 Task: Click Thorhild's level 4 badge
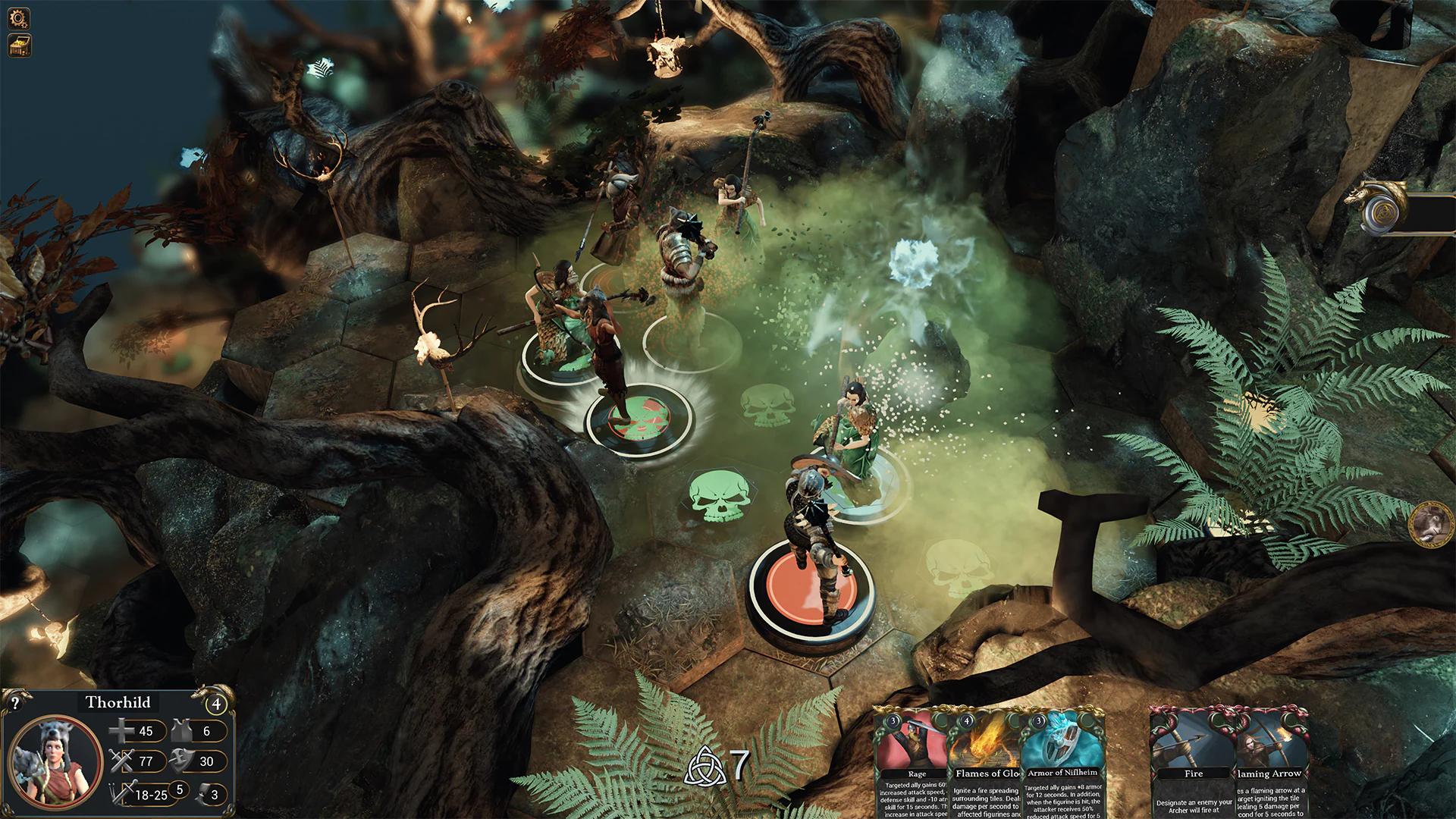[x=217, y=704]
